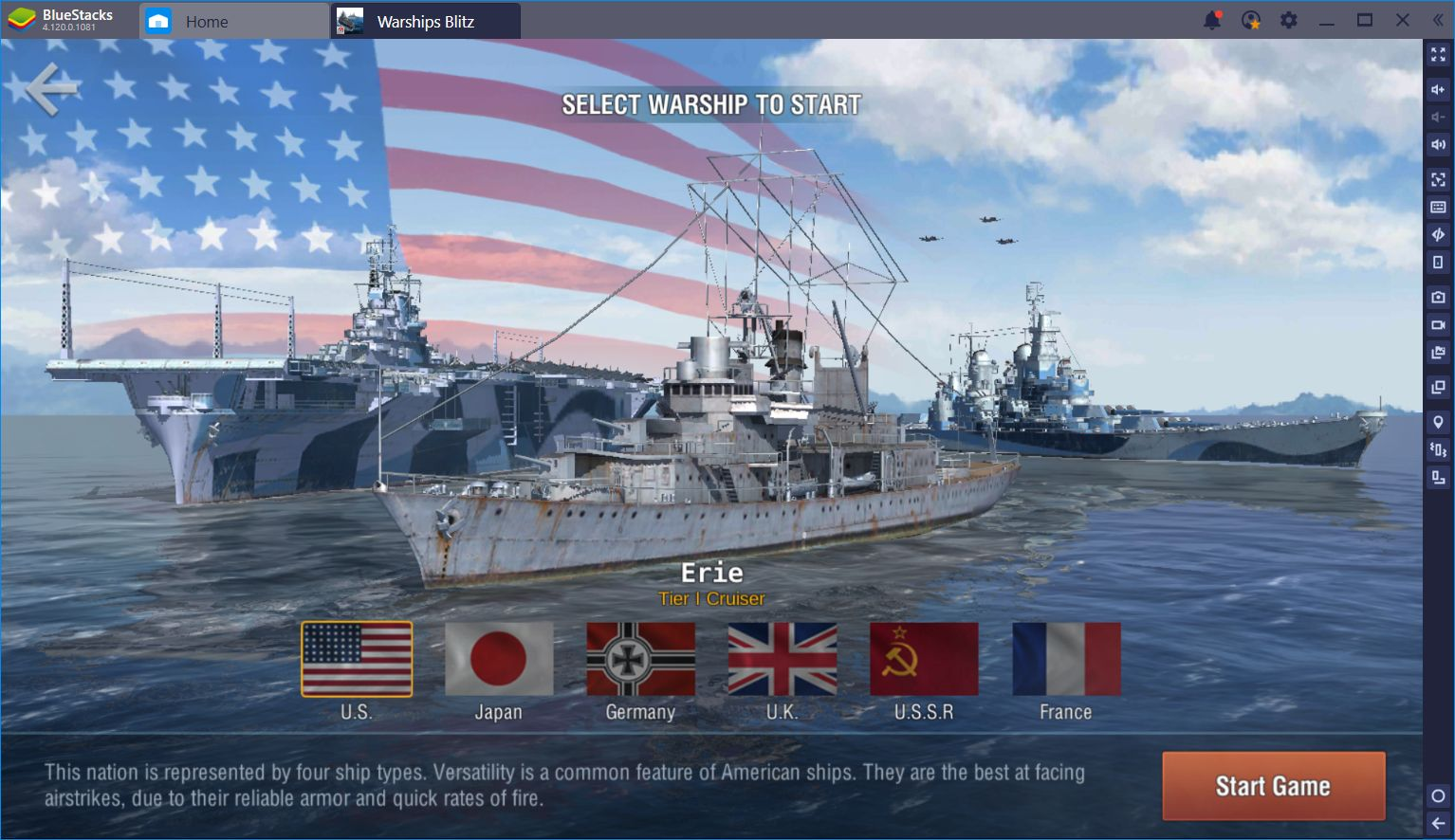Pick the France nation flag

click(x=1066, y=659)
